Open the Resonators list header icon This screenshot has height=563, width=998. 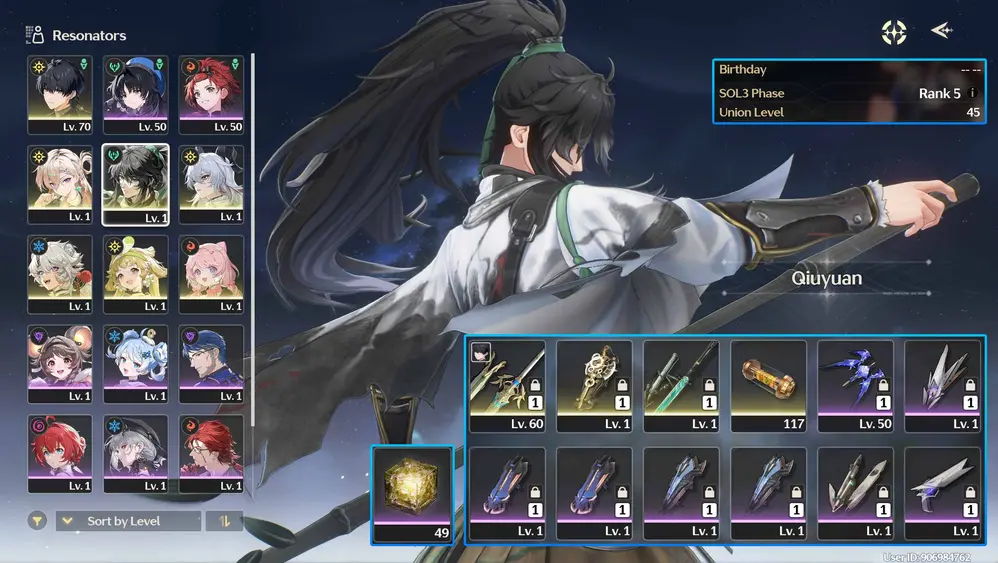tap(35, 36)
